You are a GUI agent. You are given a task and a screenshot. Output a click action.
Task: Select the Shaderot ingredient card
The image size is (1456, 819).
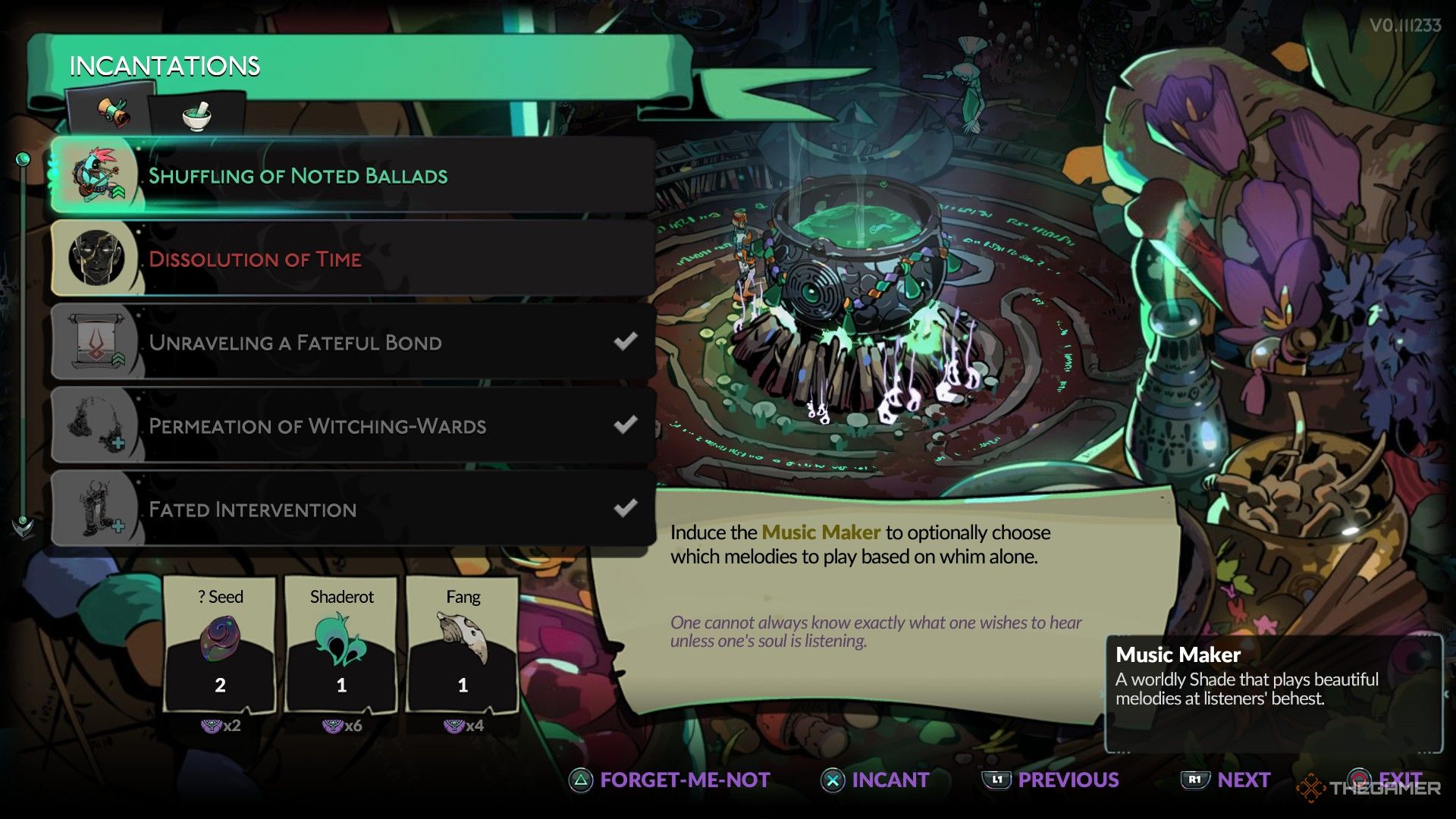(341, 645)
